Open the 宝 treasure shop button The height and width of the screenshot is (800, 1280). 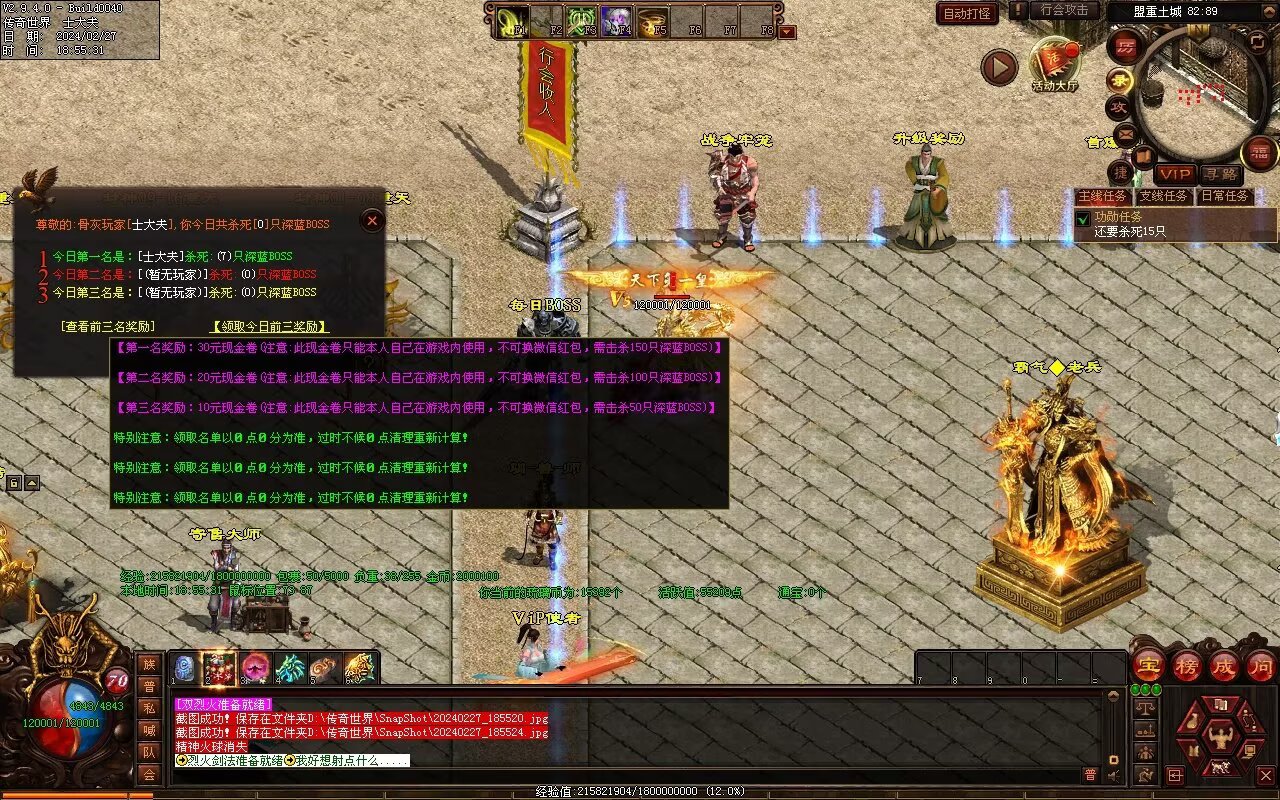point(1148,665)
